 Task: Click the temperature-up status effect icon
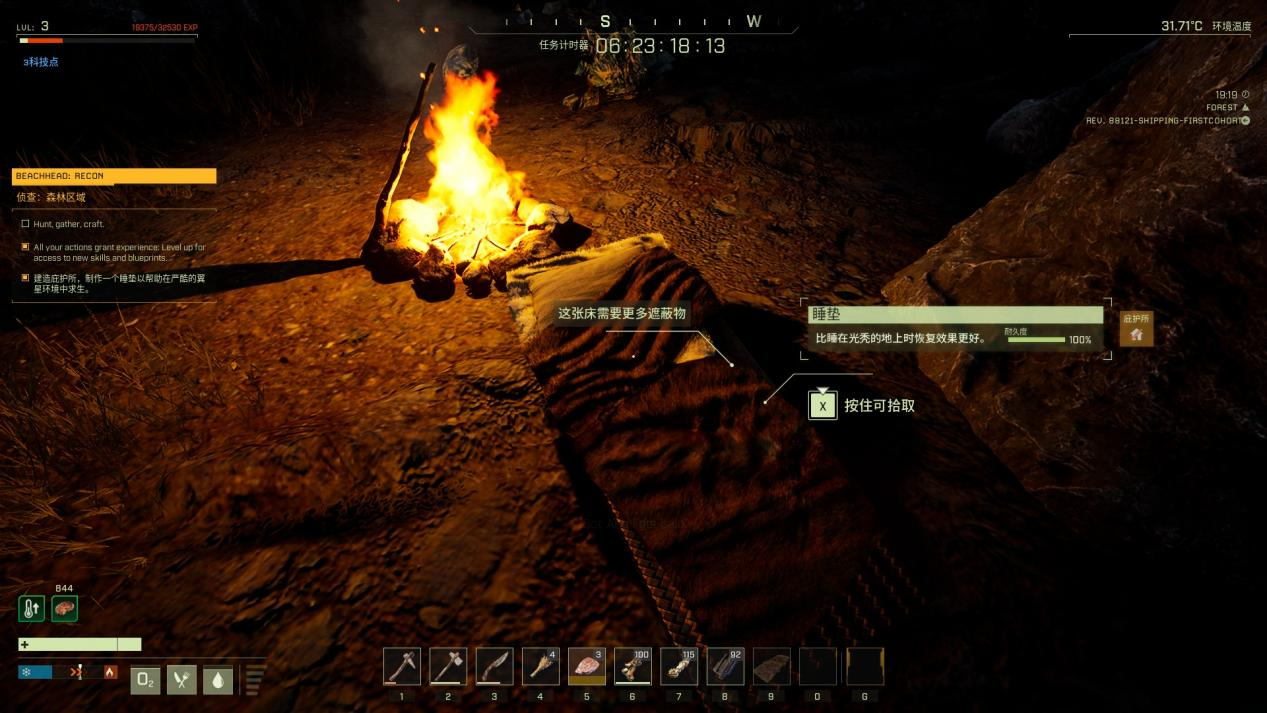[x=31, y=608]
